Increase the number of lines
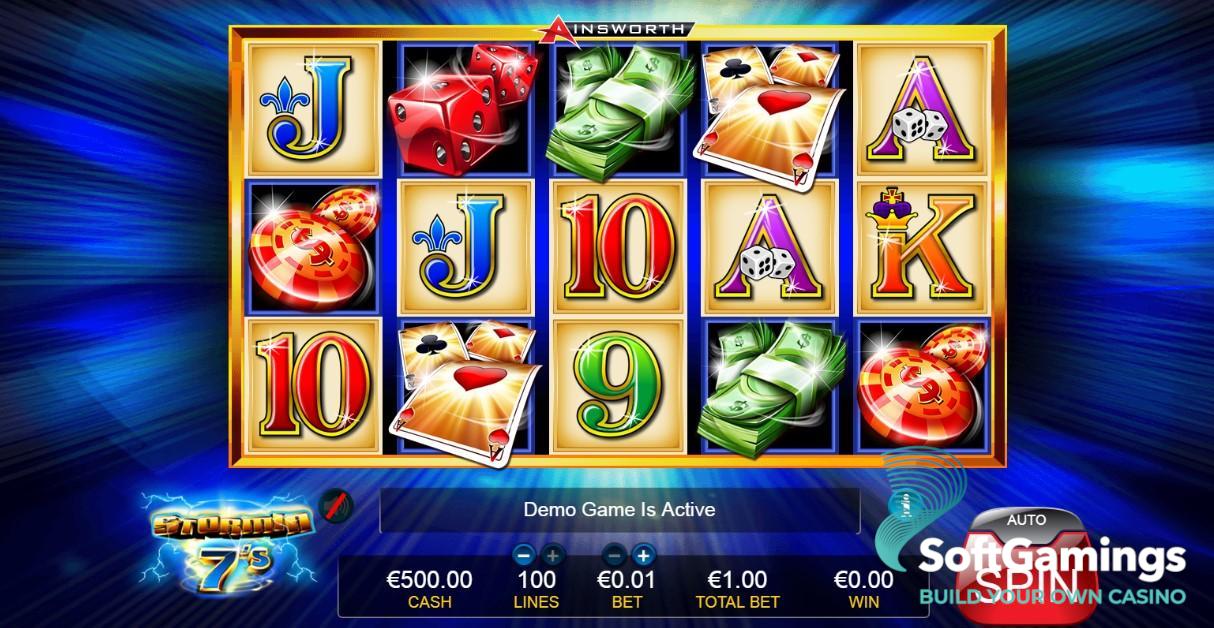This screenshot has height=628, width=1214. [552, 555]
